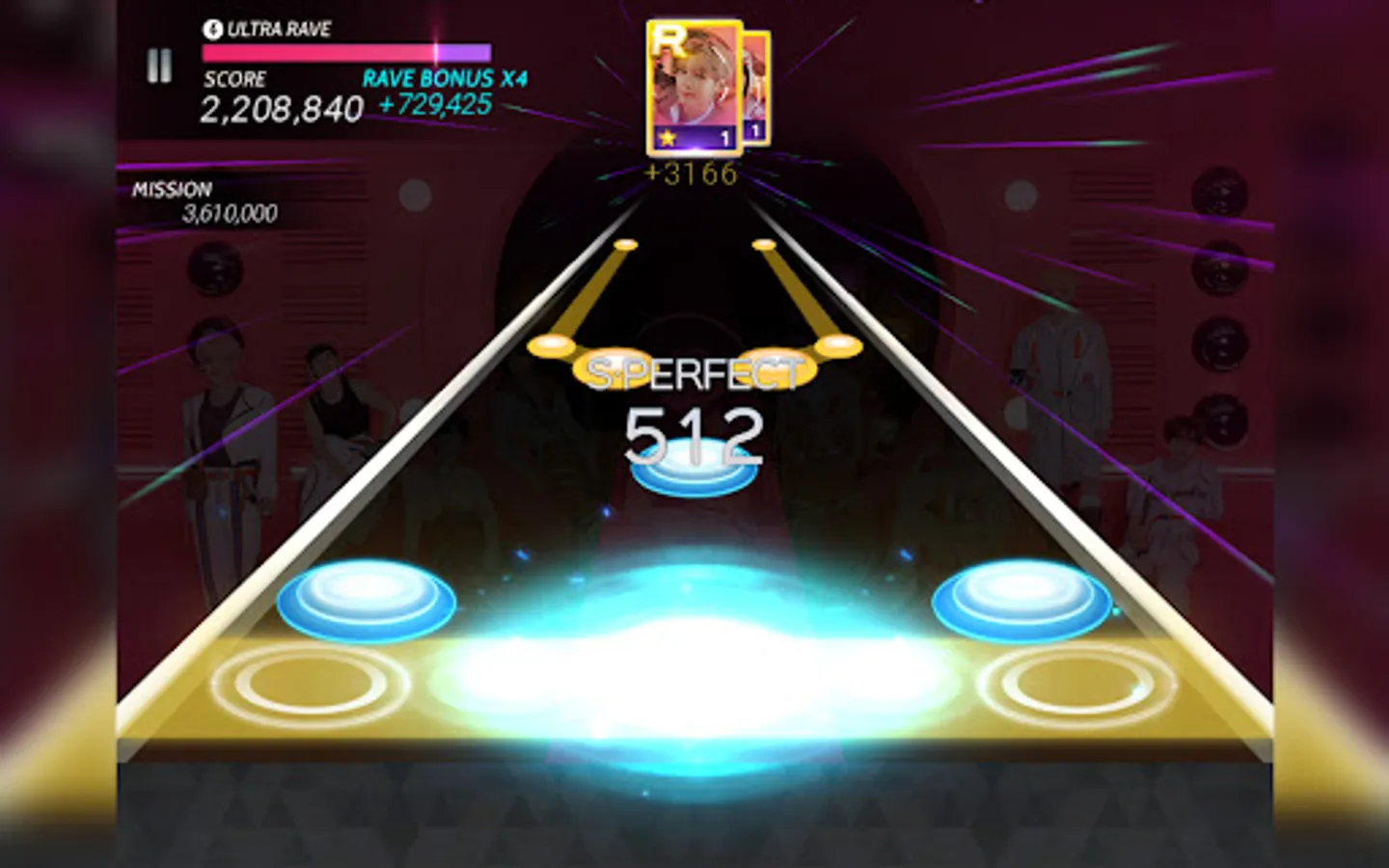Click the star icon on the R card
The image size is (1389, 868).
coord(667,136)
